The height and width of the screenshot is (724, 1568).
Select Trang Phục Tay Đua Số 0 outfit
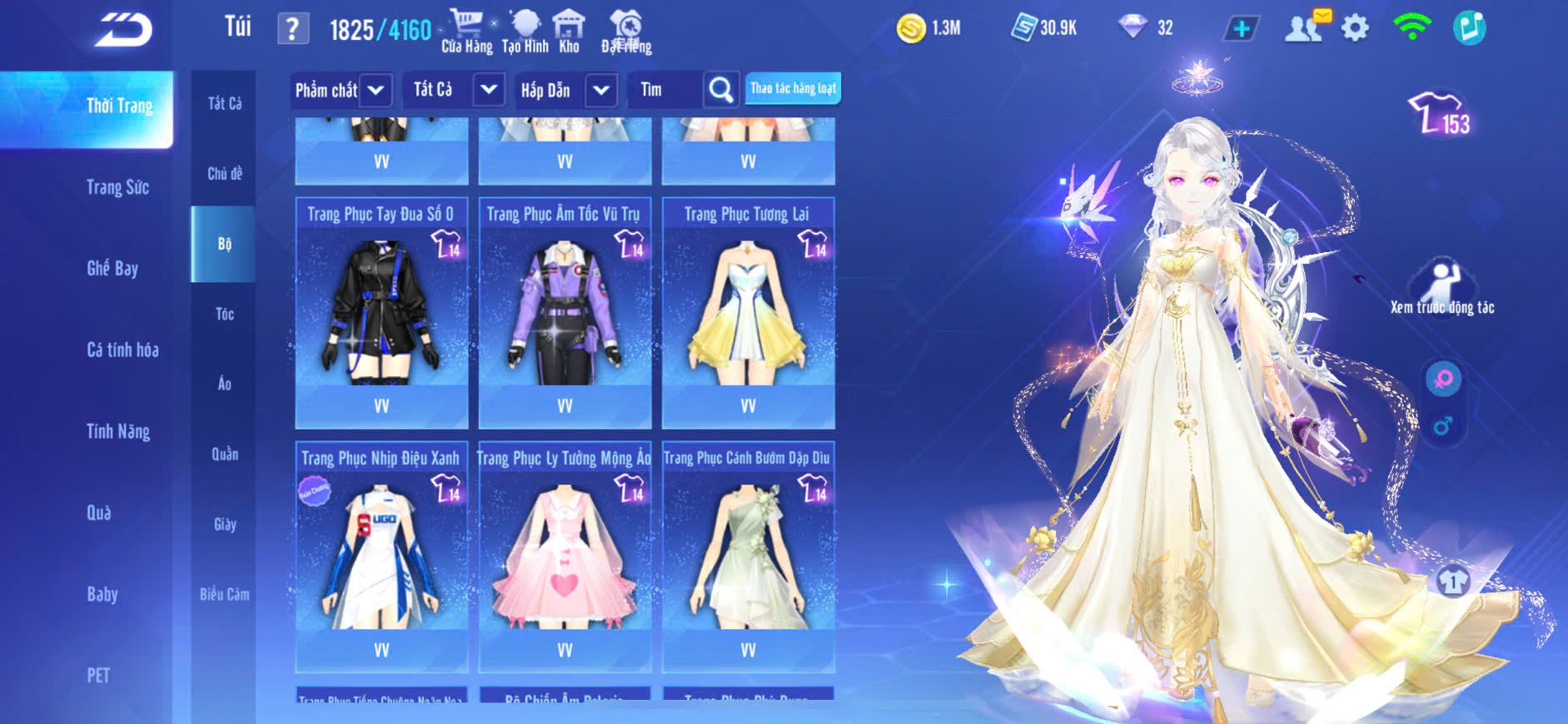pyautogui.click(x=381, y=314)
